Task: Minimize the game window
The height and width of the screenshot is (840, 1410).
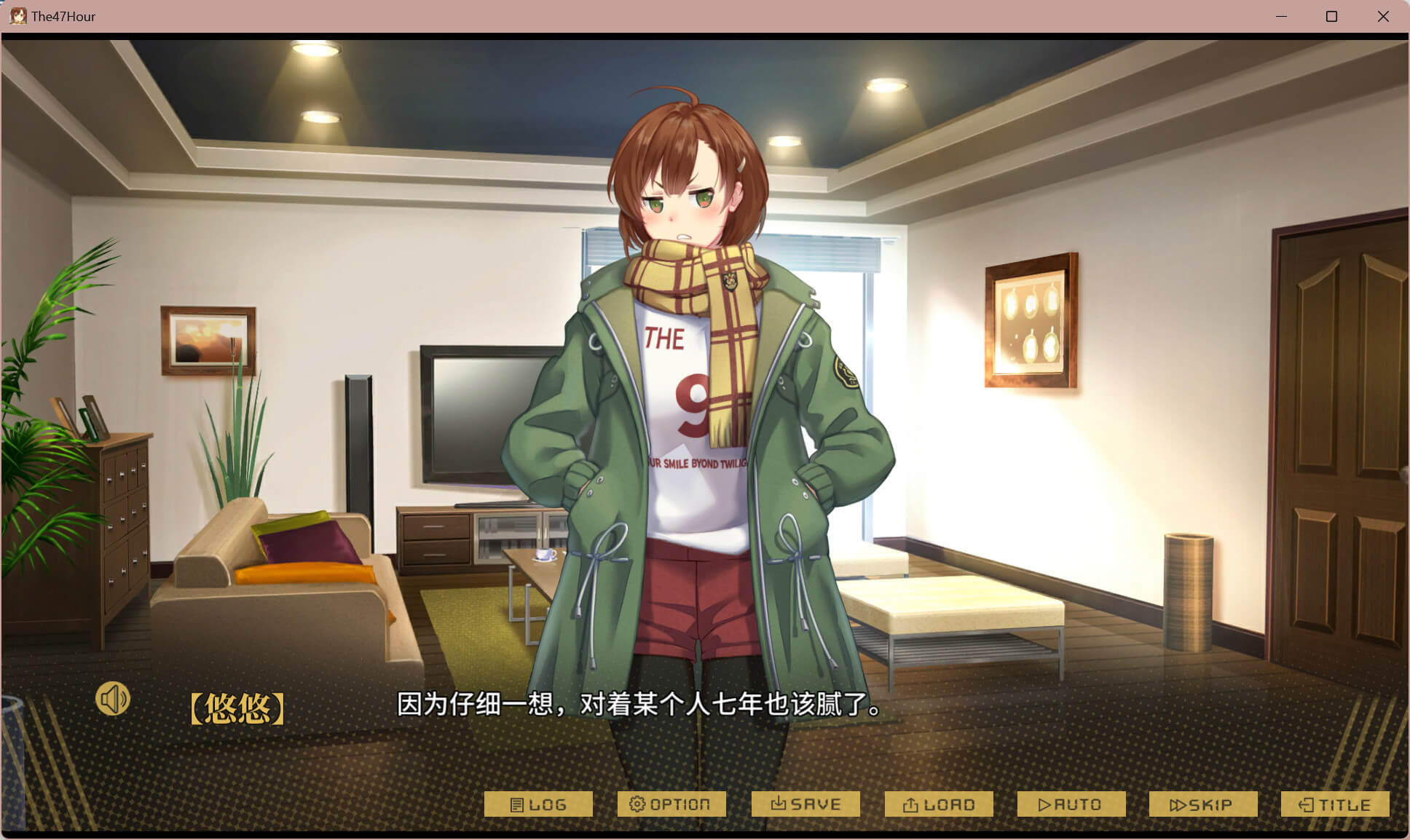Action: [x=1281, y=16]
